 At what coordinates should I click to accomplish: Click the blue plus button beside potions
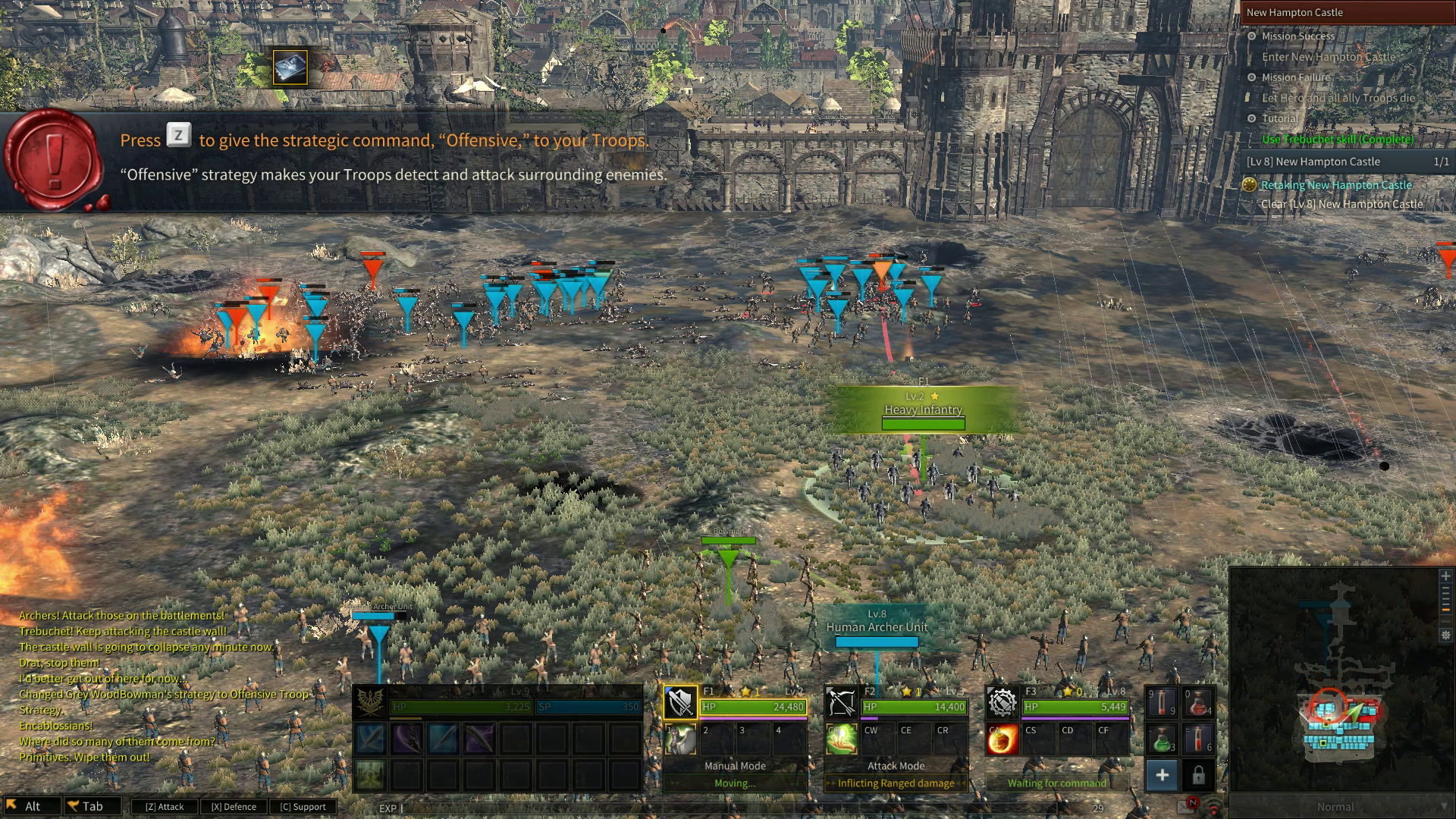1162,775
